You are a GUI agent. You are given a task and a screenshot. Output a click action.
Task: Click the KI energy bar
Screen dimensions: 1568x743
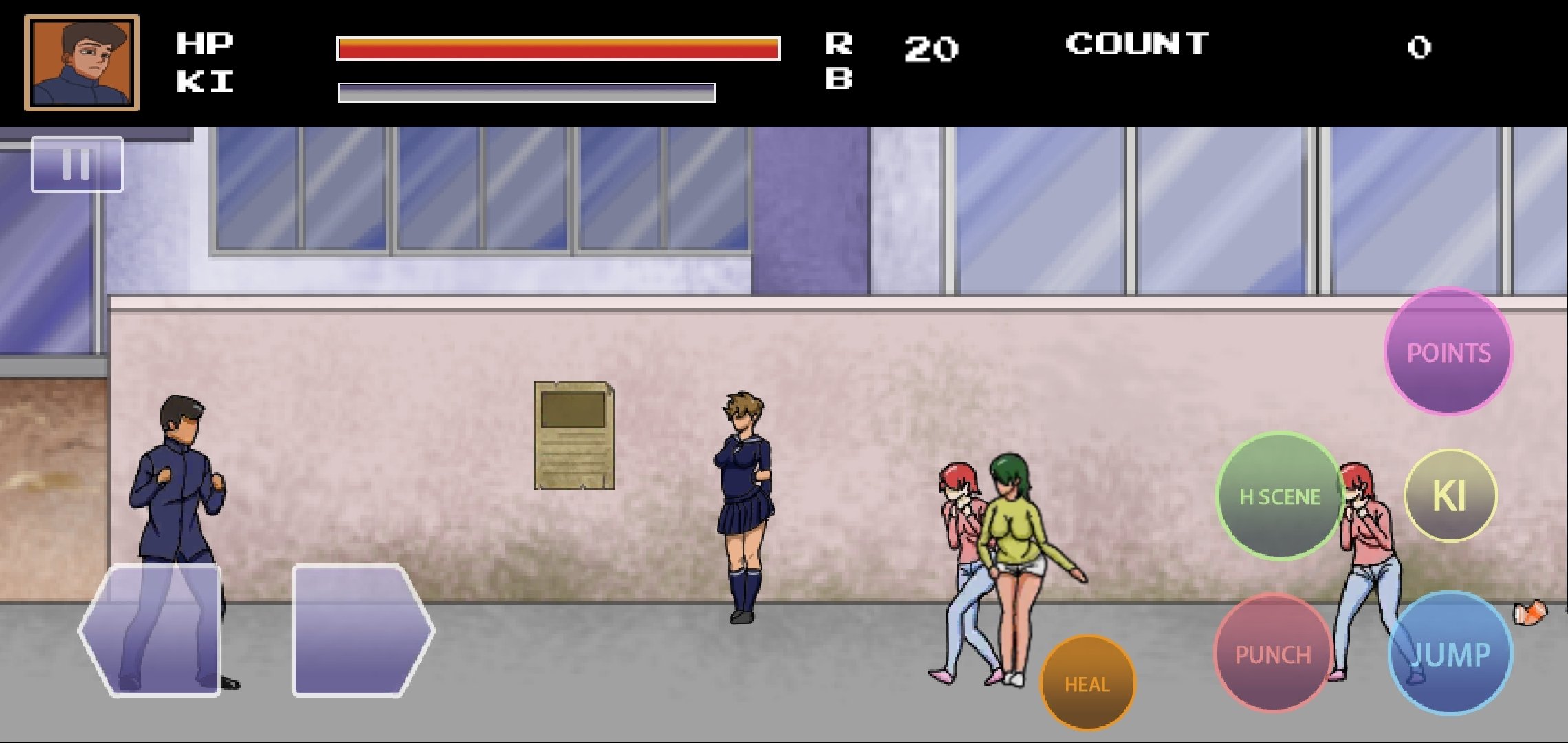[526, 91]
